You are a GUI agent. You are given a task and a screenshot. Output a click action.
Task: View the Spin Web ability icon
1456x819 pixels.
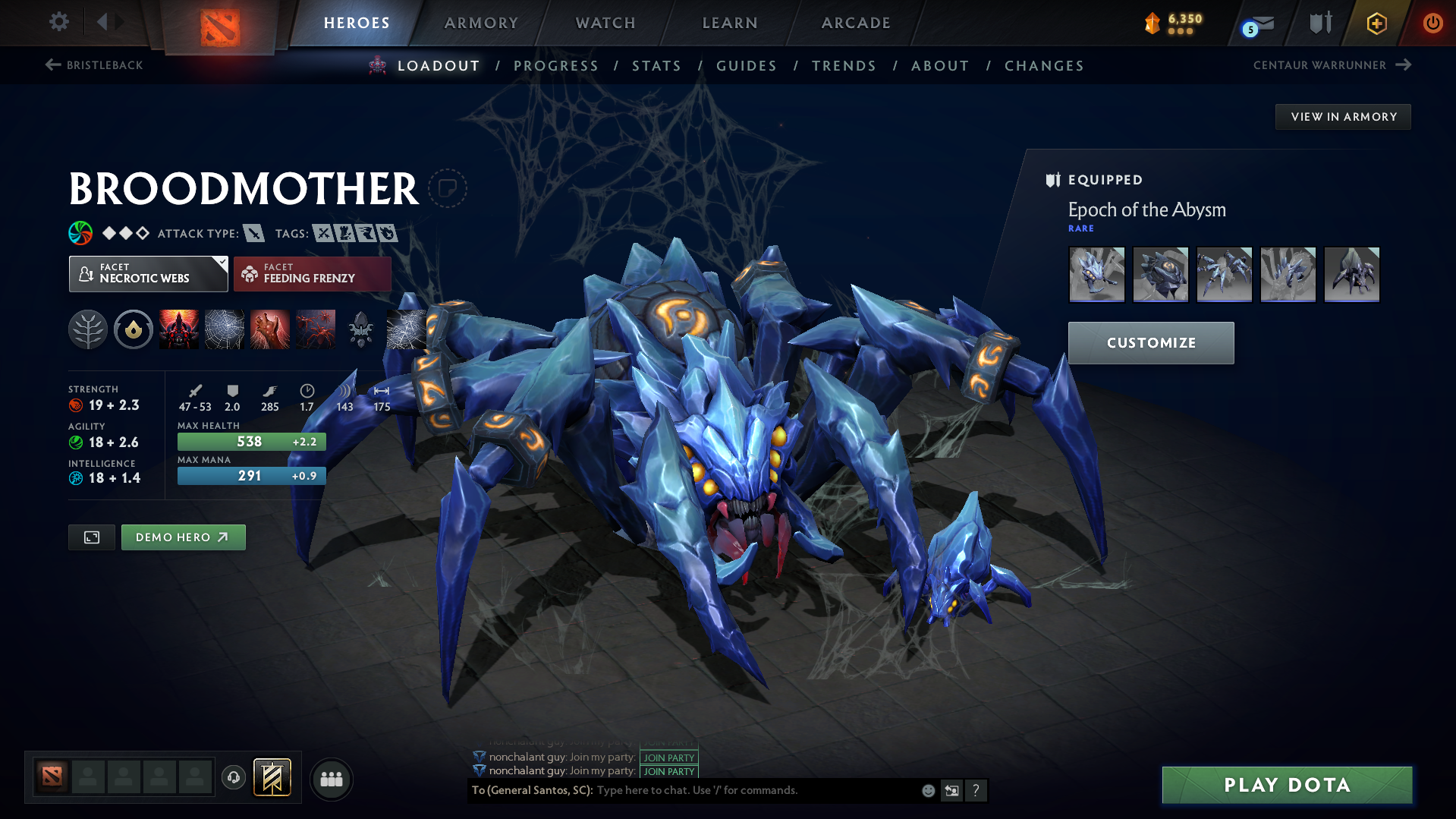(x=224, y=329)
